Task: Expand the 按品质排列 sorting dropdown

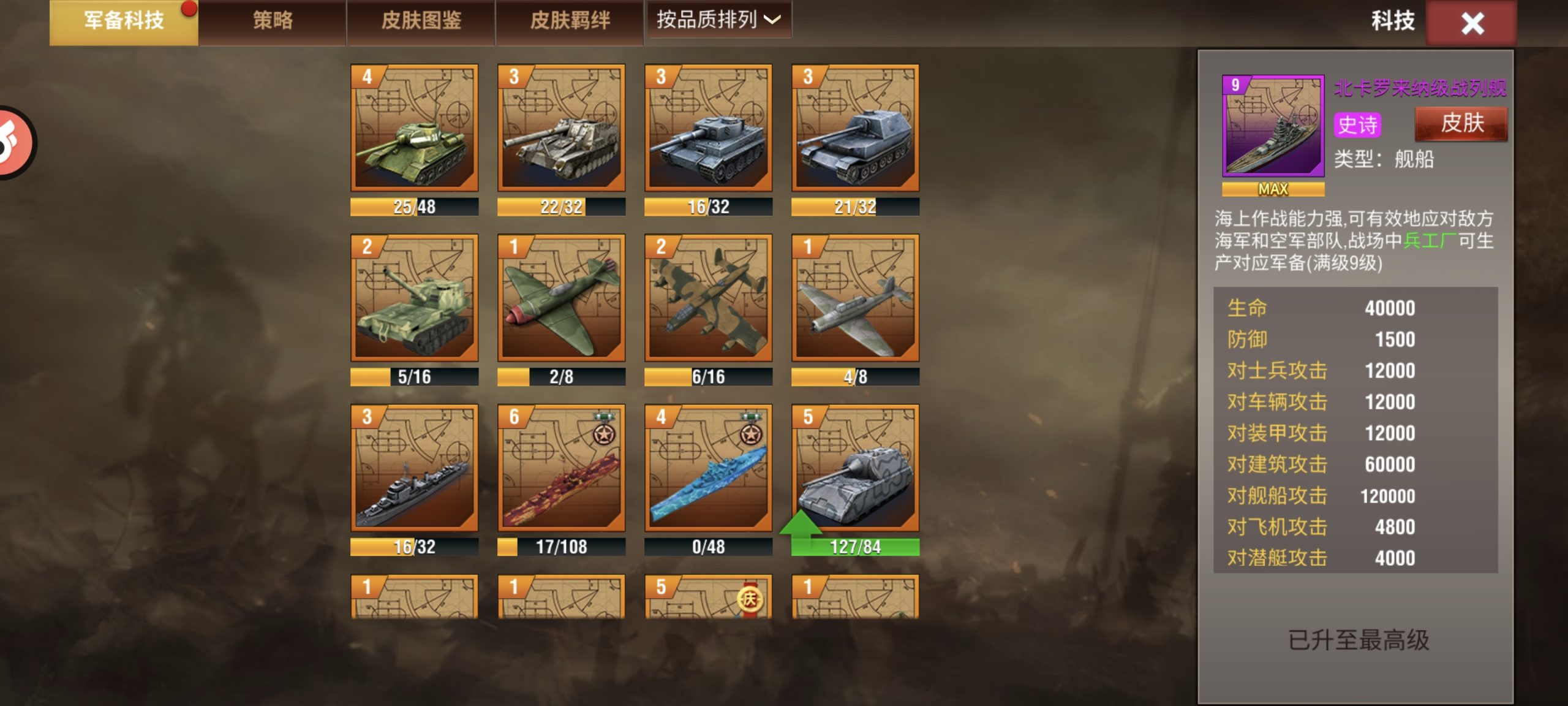Action: click(x=719, y=20)
